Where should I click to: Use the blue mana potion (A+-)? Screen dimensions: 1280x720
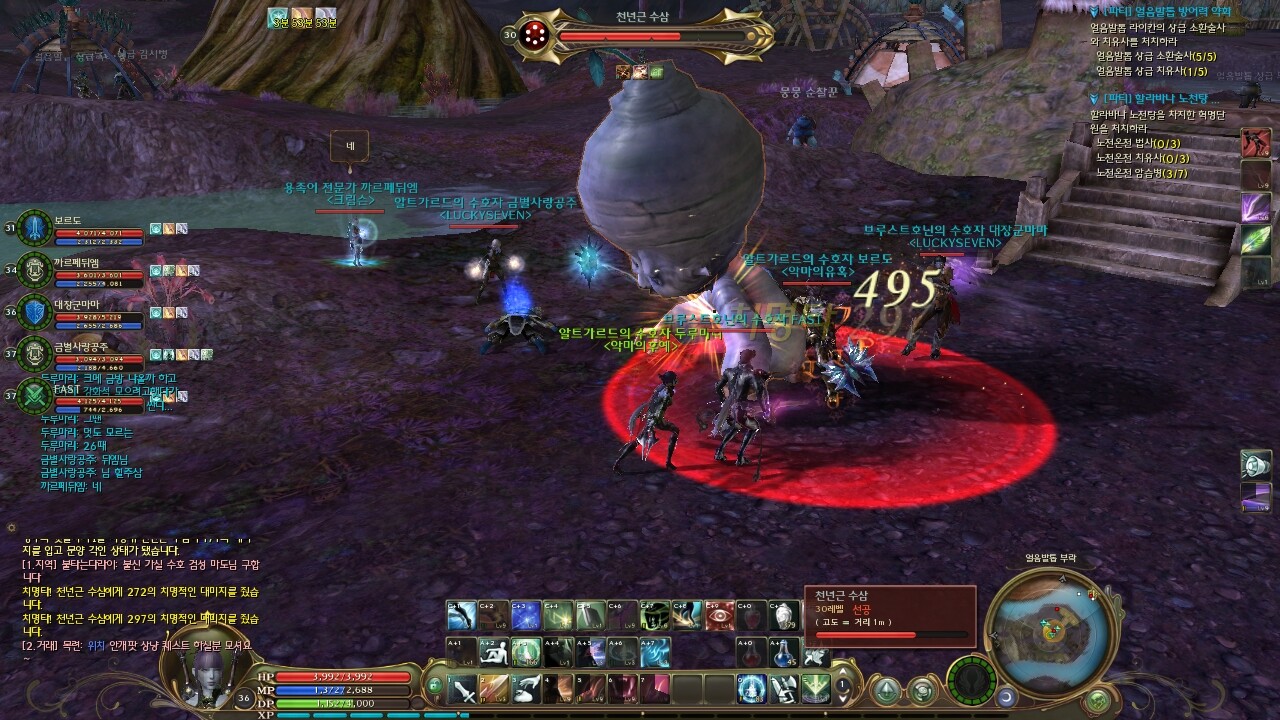point(784,652)
